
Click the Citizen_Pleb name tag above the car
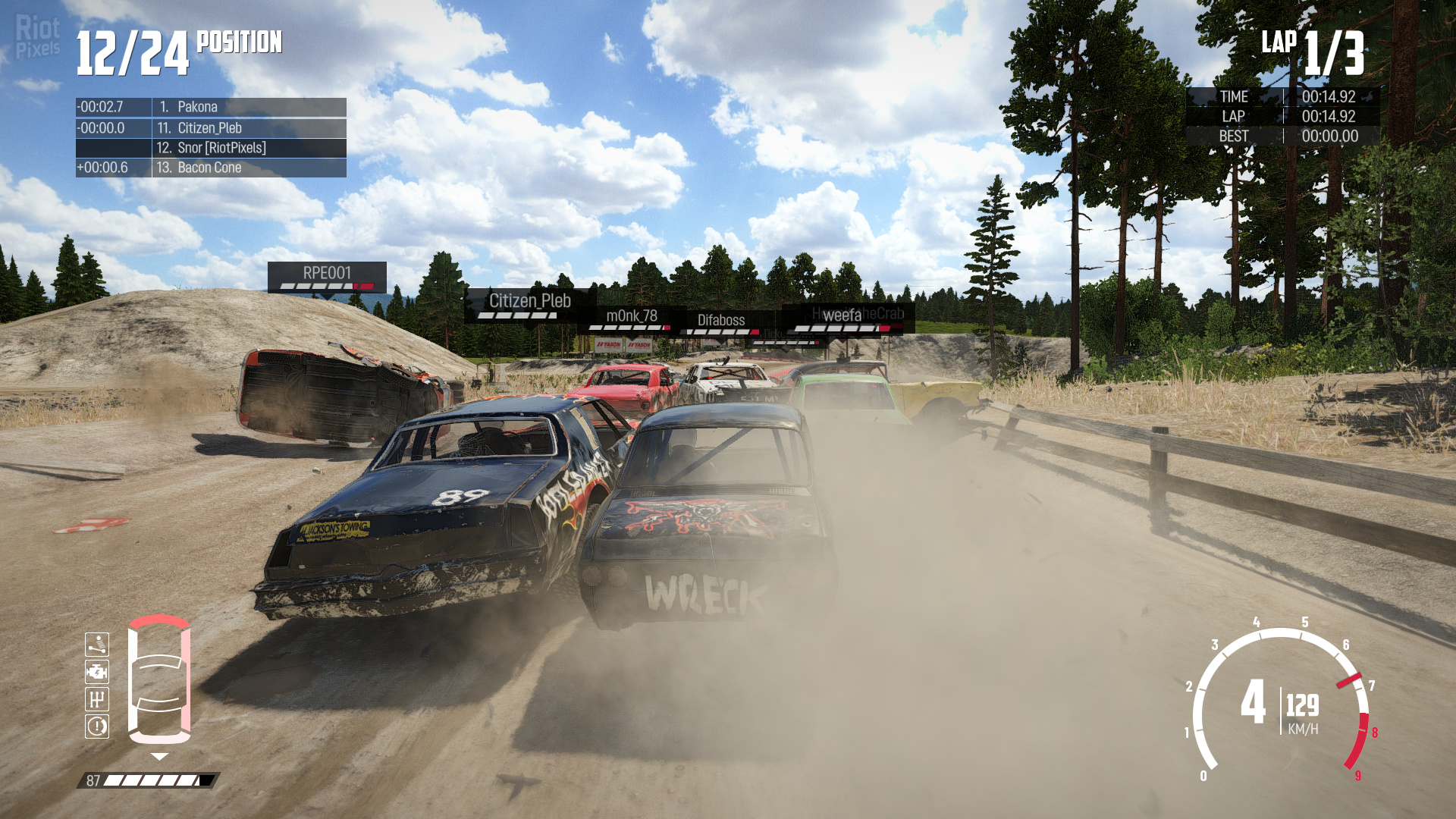tap(529, 303)
